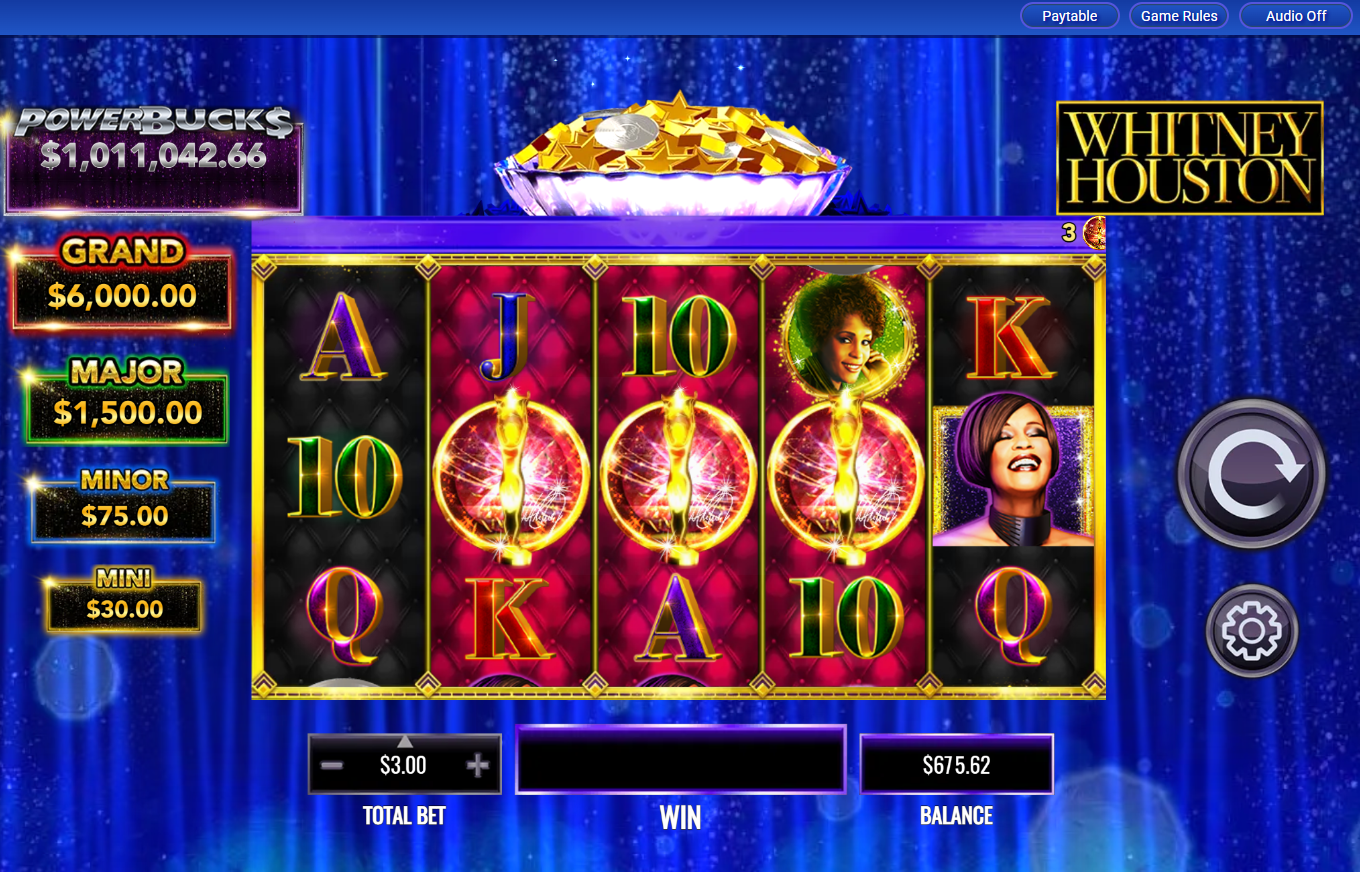Click the gold trophy symbol on reel two
This screenshot has width=1360, height=872.
coord(513,476)
